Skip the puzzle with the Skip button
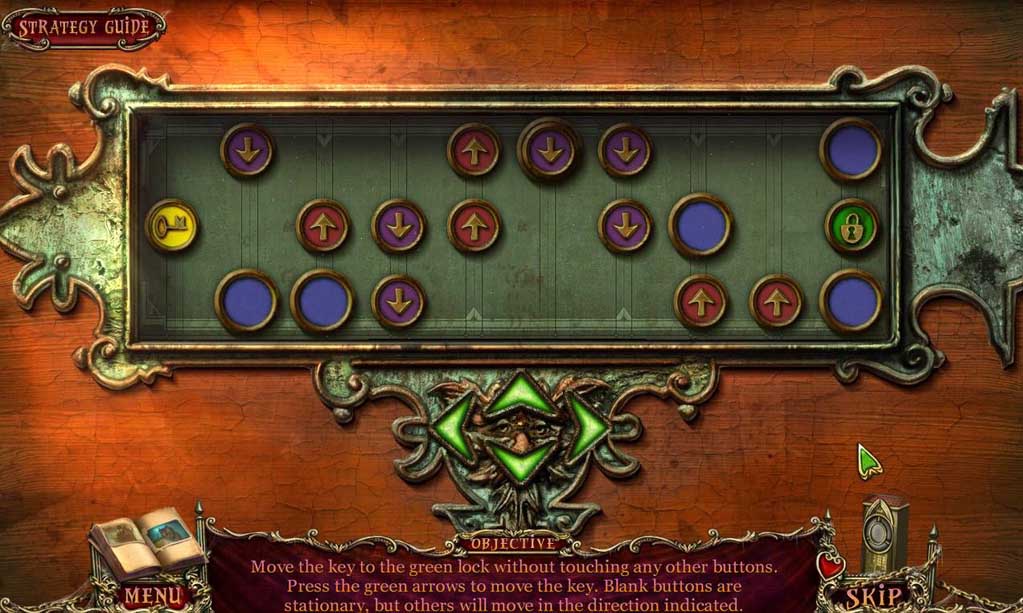This screenshot has width=1023, height=613. pyautogui.click(x=873, y=598)
